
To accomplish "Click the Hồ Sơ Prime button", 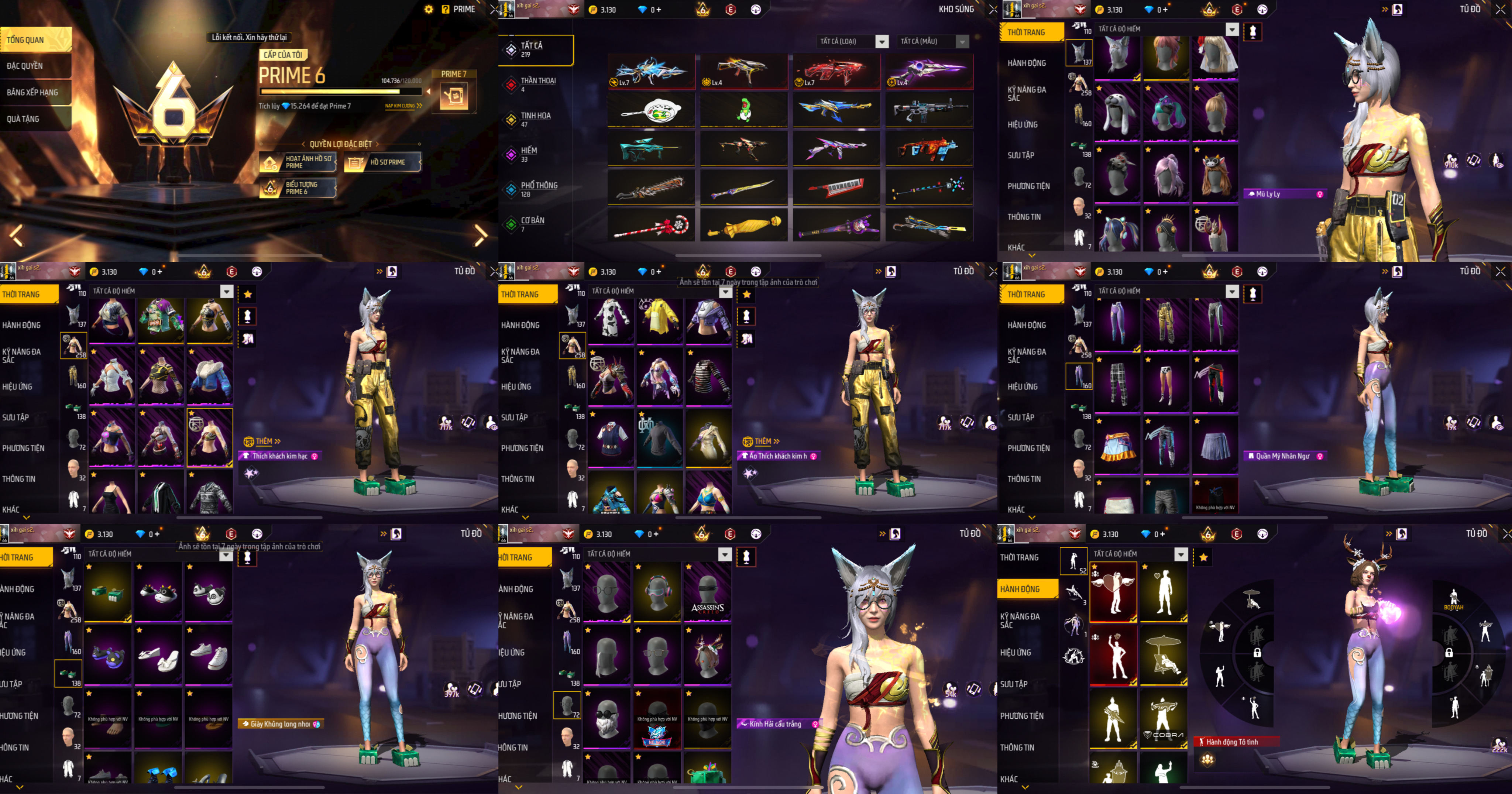I will tap(383, 162).
